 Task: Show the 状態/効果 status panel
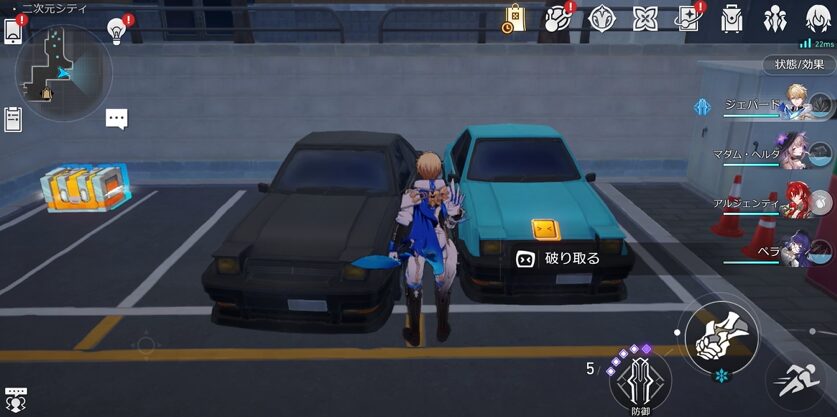pos(799,64)
